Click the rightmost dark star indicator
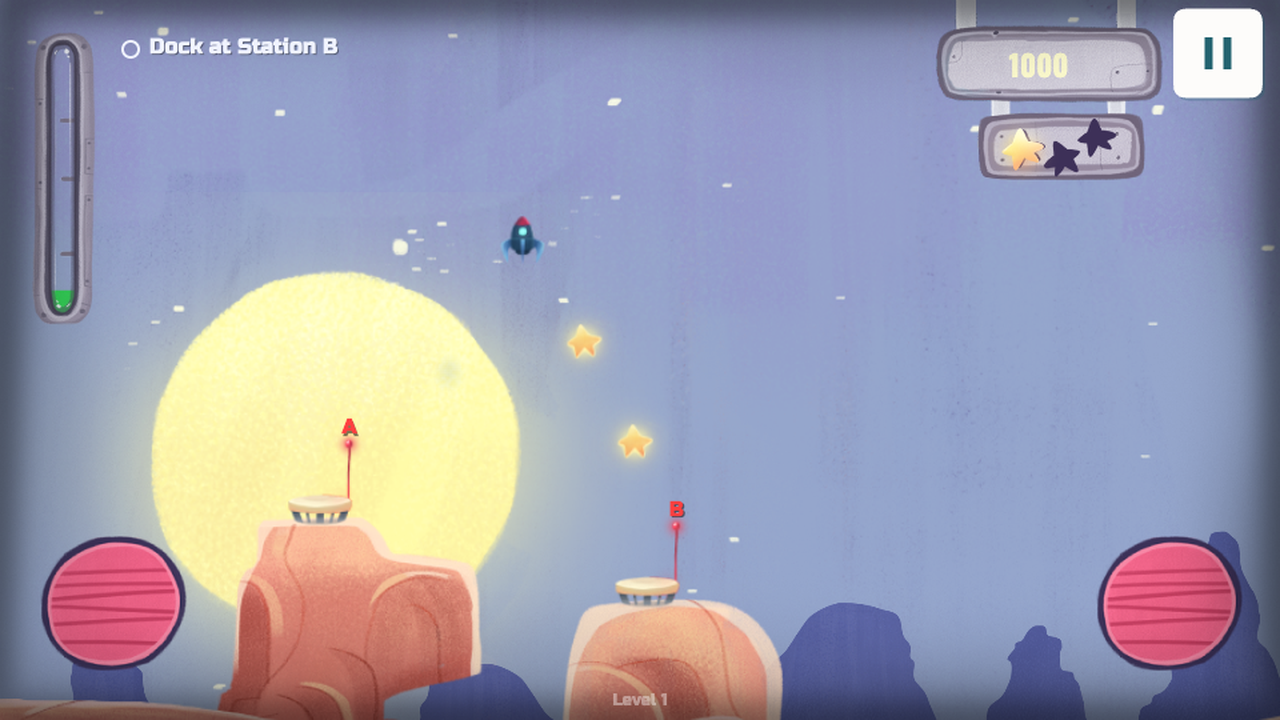The width and height of the screenshot is (1280, 720). pos(1098,140)
